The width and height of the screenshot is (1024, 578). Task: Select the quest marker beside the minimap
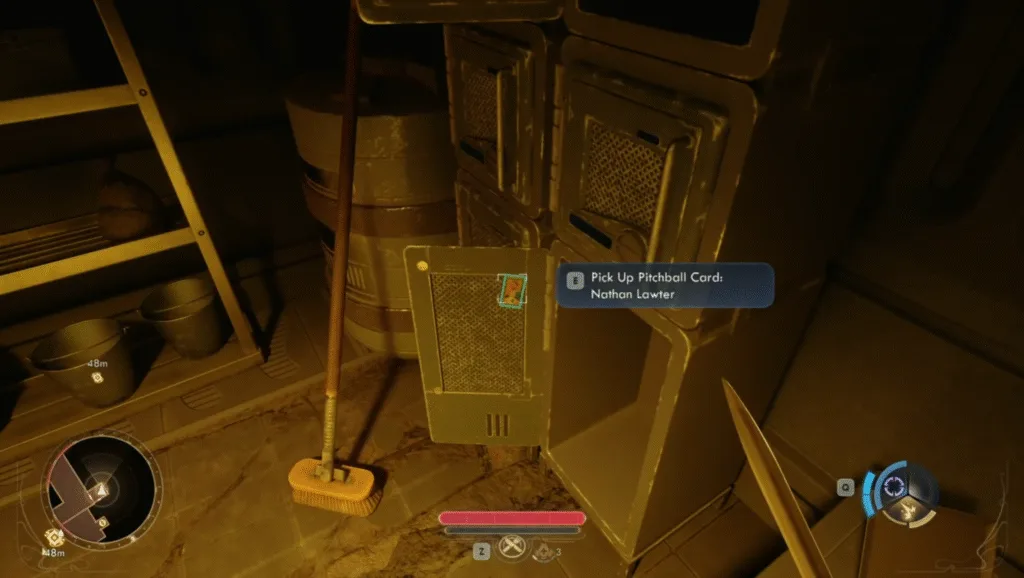pos(52,537)
